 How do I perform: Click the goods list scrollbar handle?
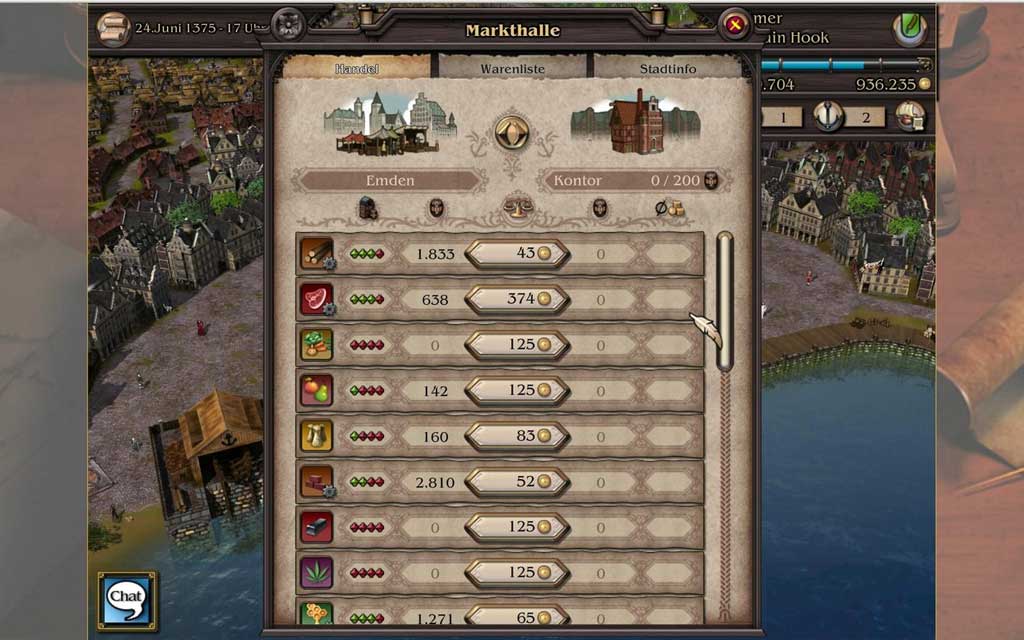point(725,300)
